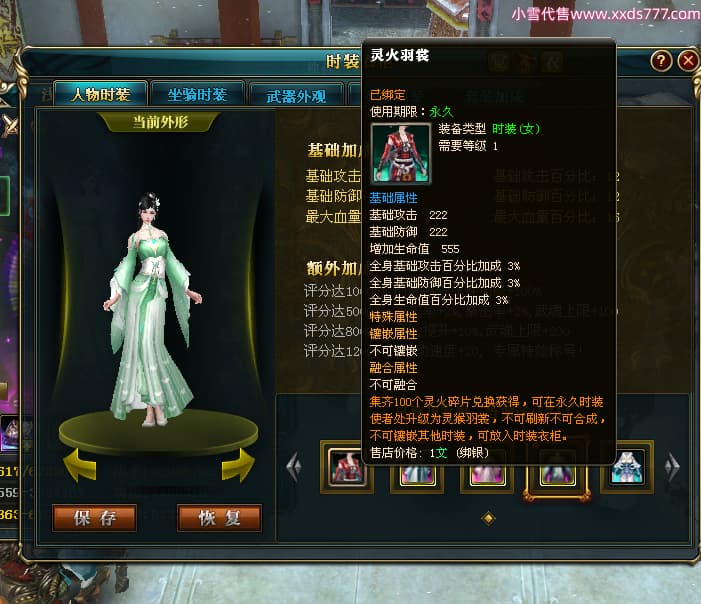Viewport: 701px width, 604px height.
Task: Select the gold-framed highlighted costume slot
Action: pos(552,466)
